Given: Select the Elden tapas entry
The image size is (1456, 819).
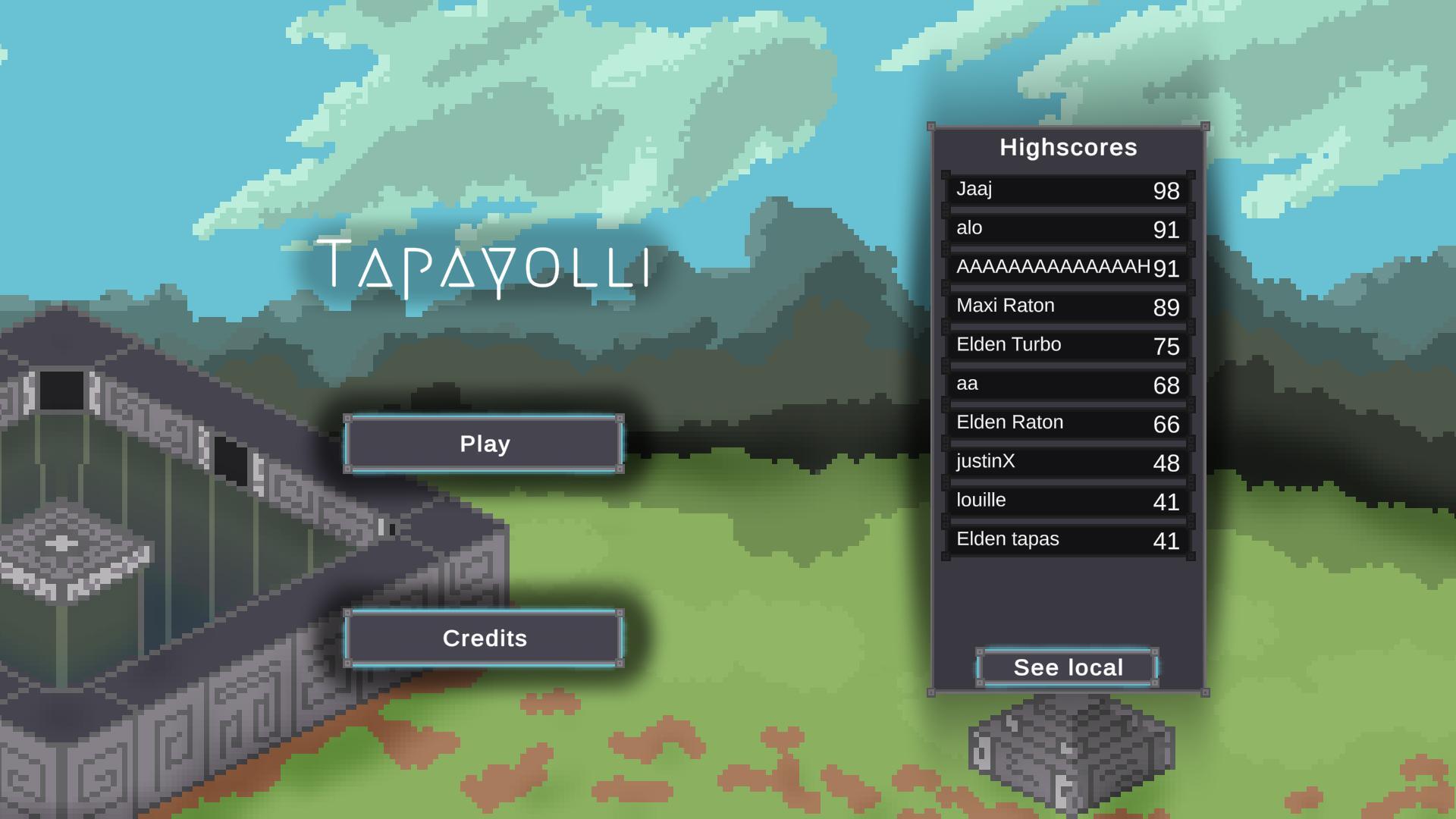Looking at the screenshot, I should click(1062, 539).
